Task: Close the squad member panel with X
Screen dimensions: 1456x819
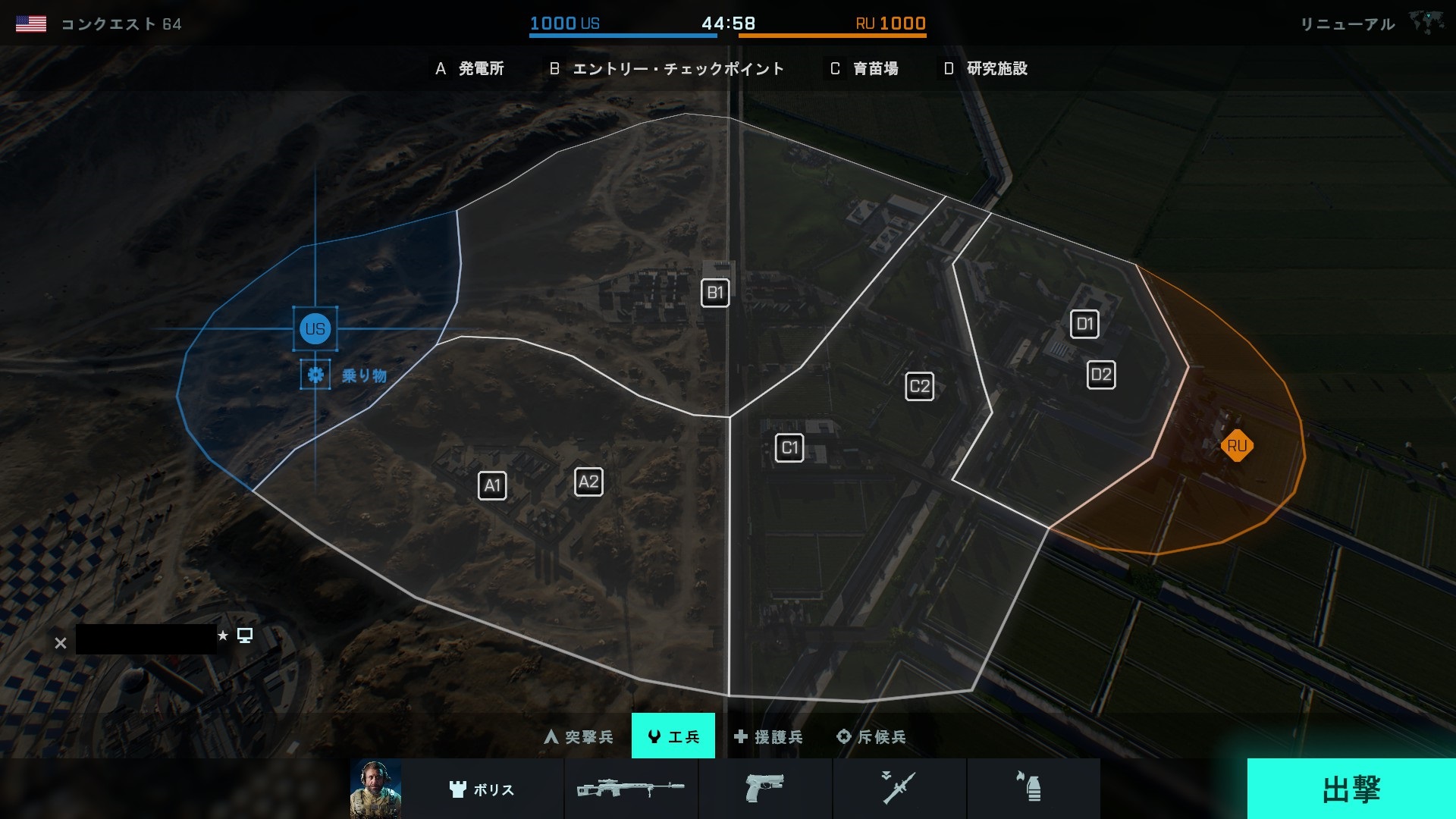Action: tap(61, 643)
